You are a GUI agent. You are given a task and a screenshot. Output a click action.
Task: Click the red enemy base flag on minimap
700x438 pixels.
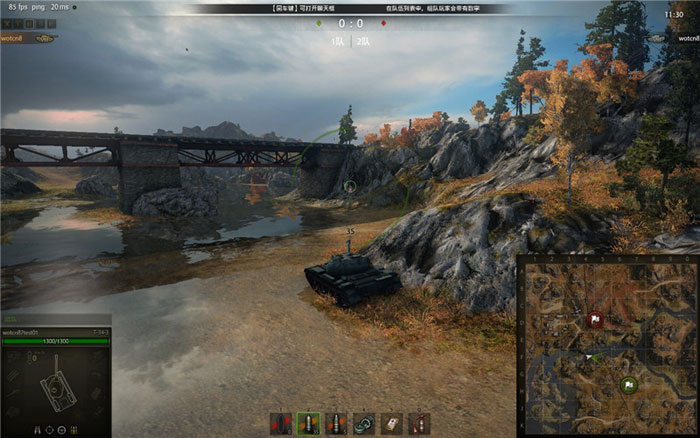595,321
